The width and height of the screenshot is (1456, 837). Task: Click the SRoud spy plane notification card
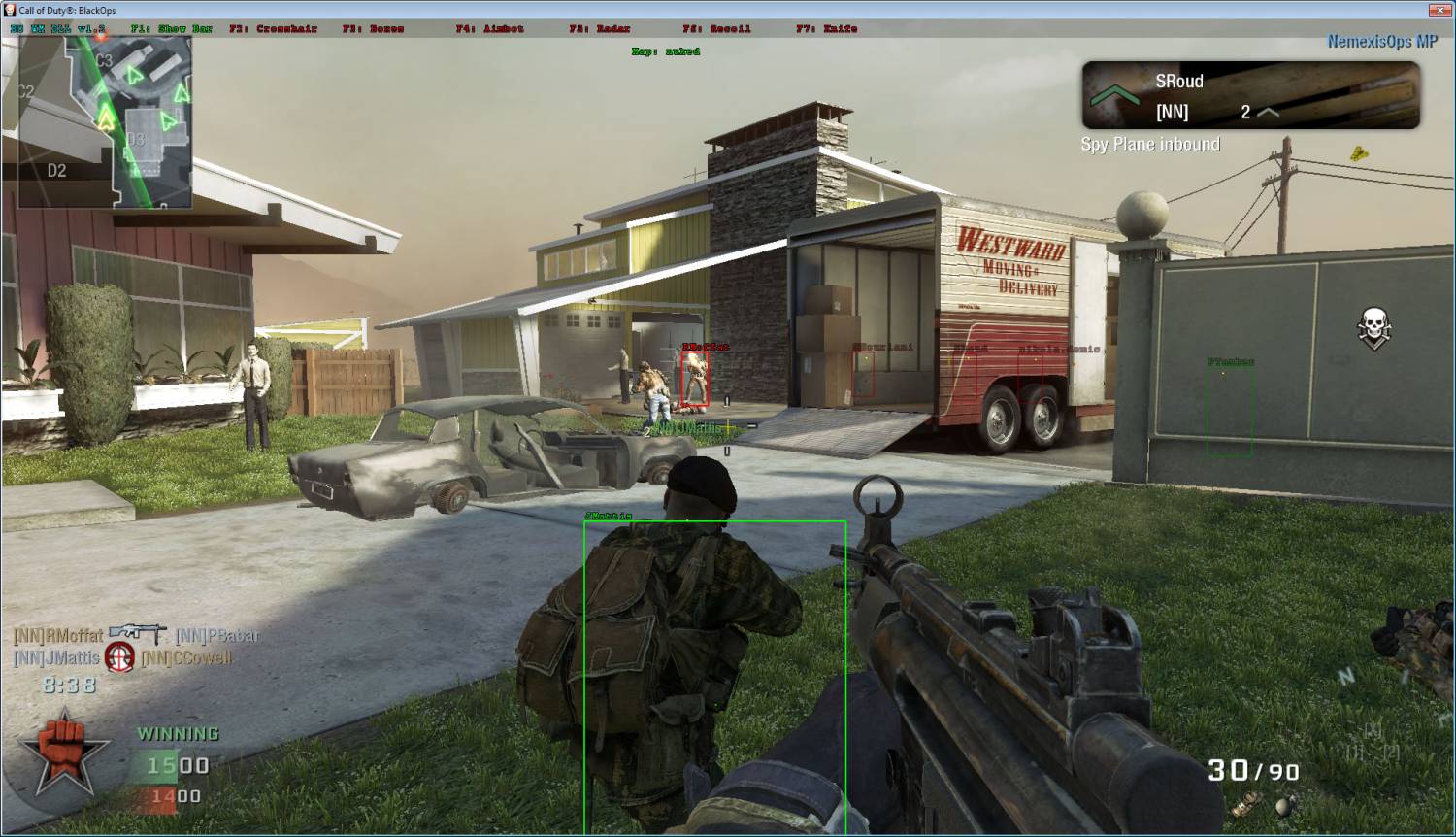[1250, 96]
